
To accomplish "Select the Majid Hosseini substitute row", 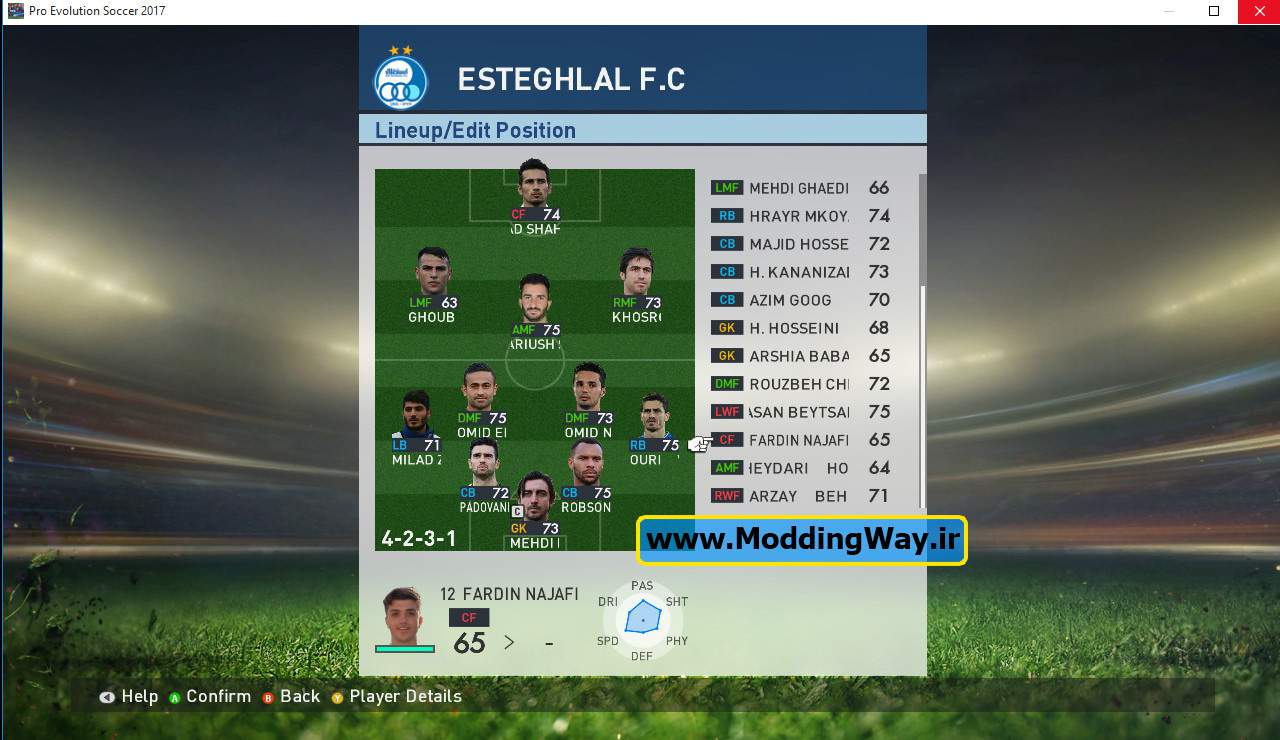I will pos(798,244).
